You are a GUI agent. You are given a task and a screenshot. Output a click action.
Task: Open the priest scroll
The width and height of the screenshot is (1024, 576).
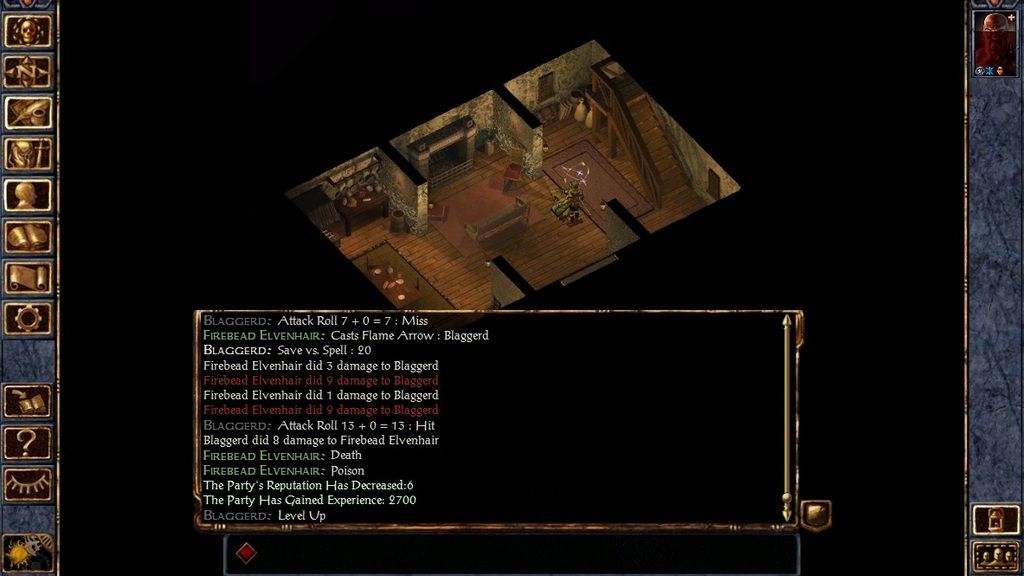28,277
